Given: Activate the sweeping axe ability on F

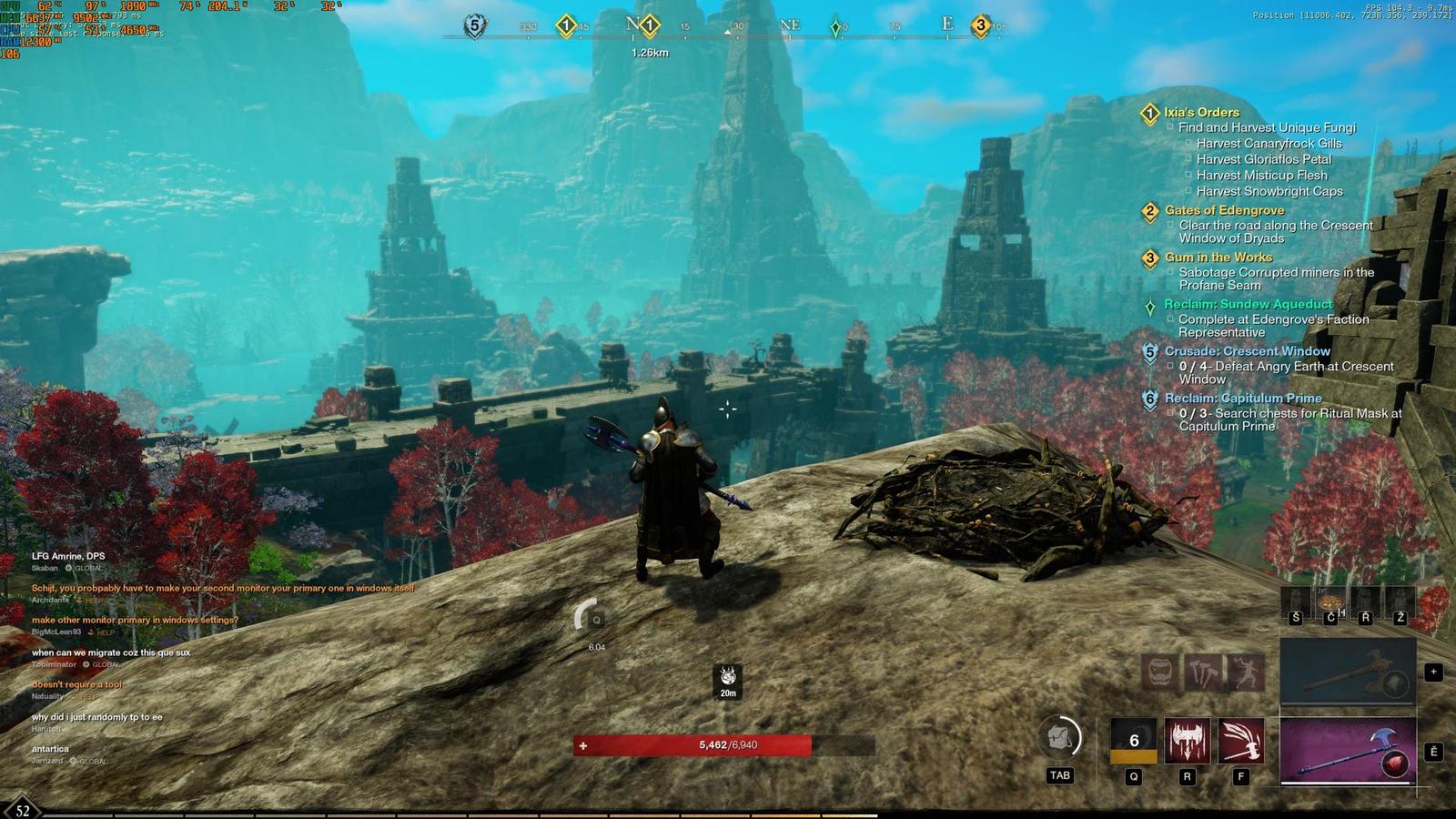Looking at the screenshot, I should coord(1241,741).
